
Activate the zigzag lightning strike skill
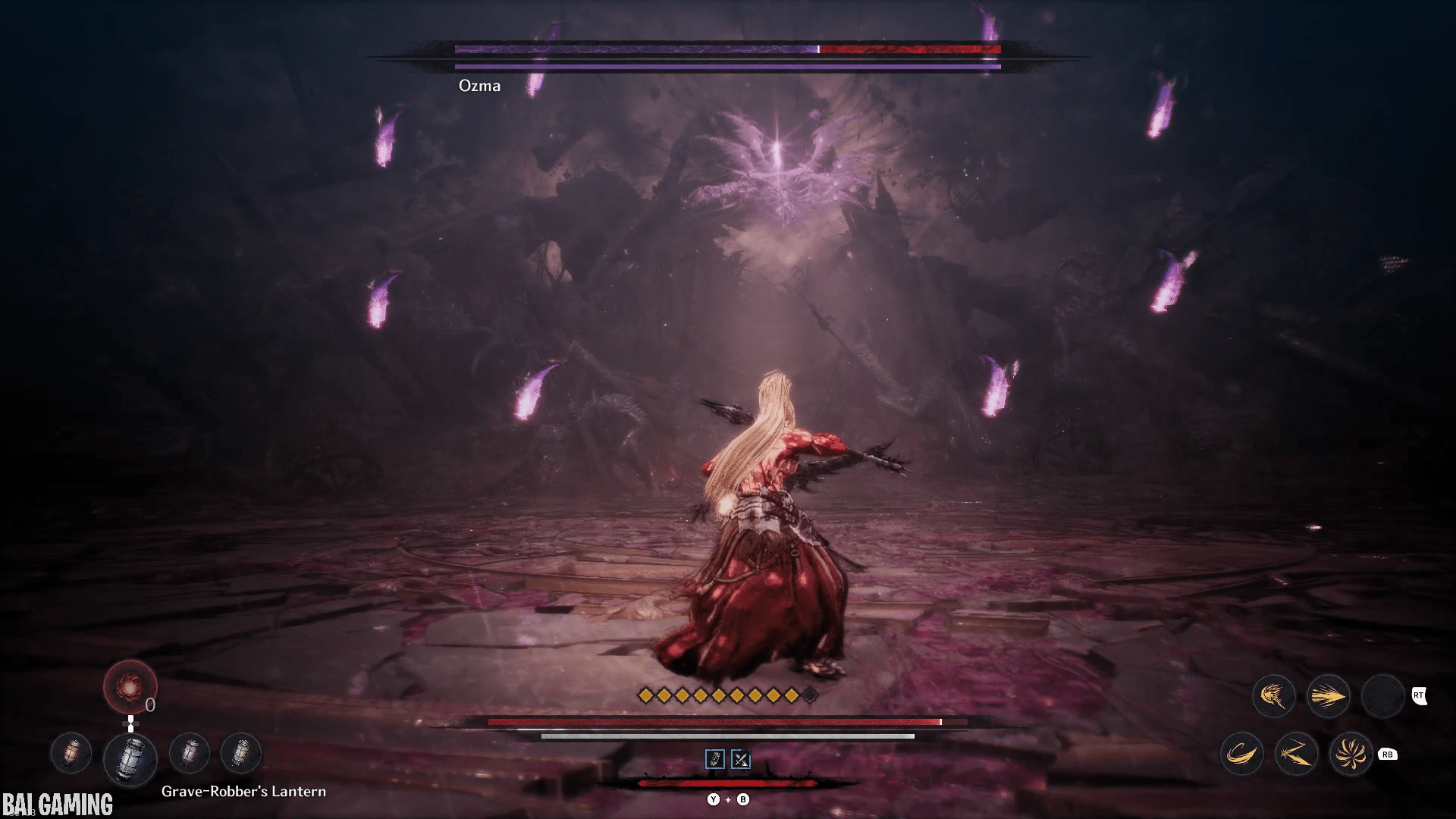tap(1296, 754)
